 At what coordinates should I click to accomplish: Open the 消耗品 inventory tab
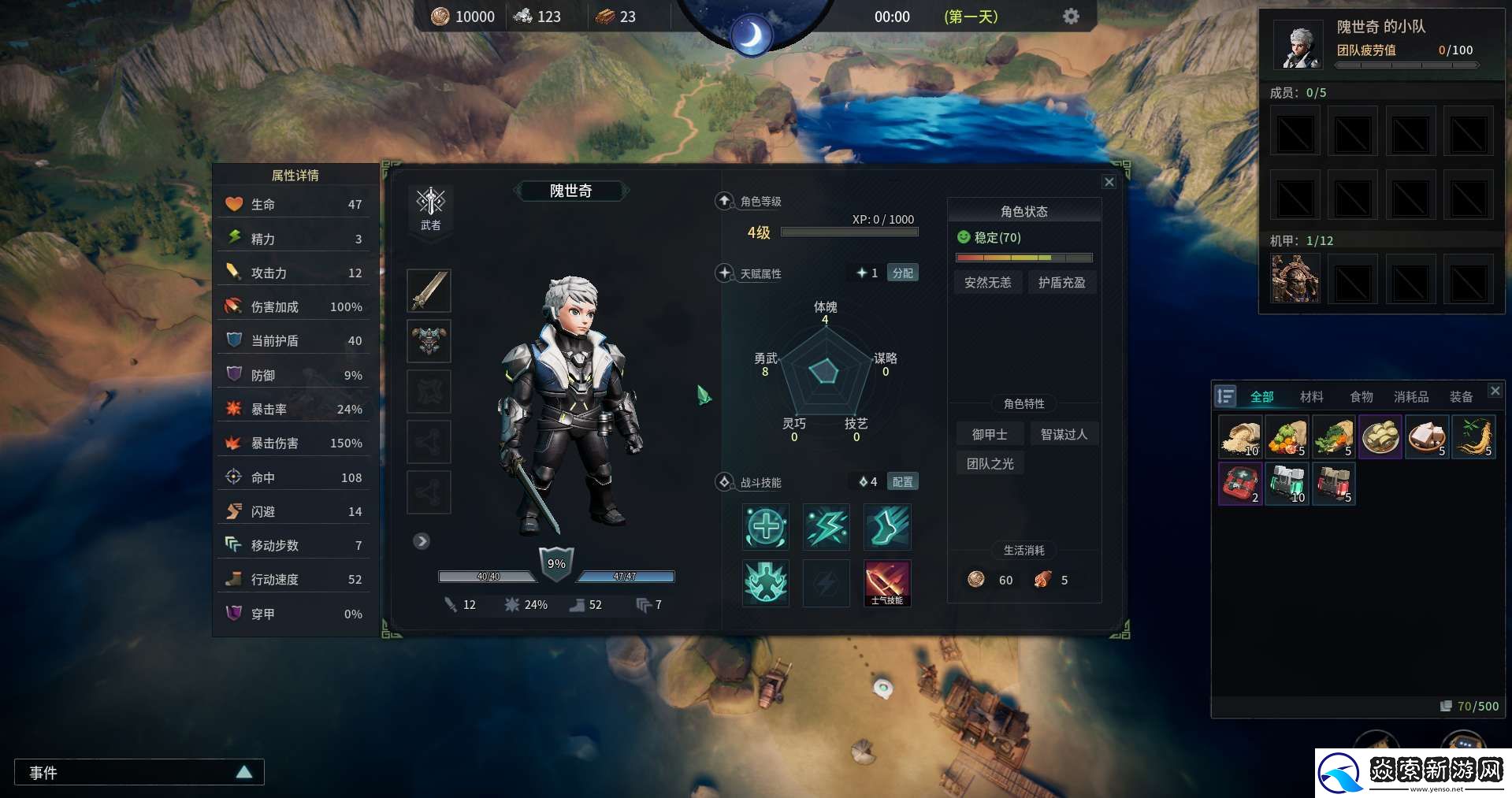[x=1410, y=396]
